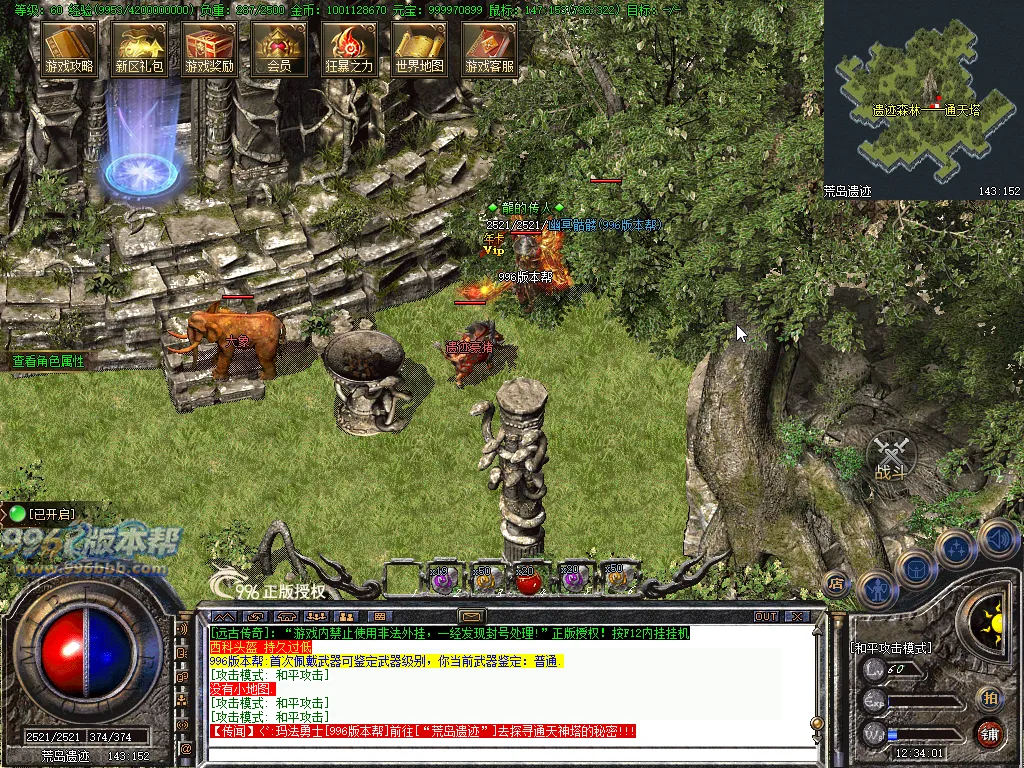Image resolution: width=1024 pixels, height=768 pixels.
Task: Claim the 新区礼包 gift pack
Action: (x=139, y=48)
